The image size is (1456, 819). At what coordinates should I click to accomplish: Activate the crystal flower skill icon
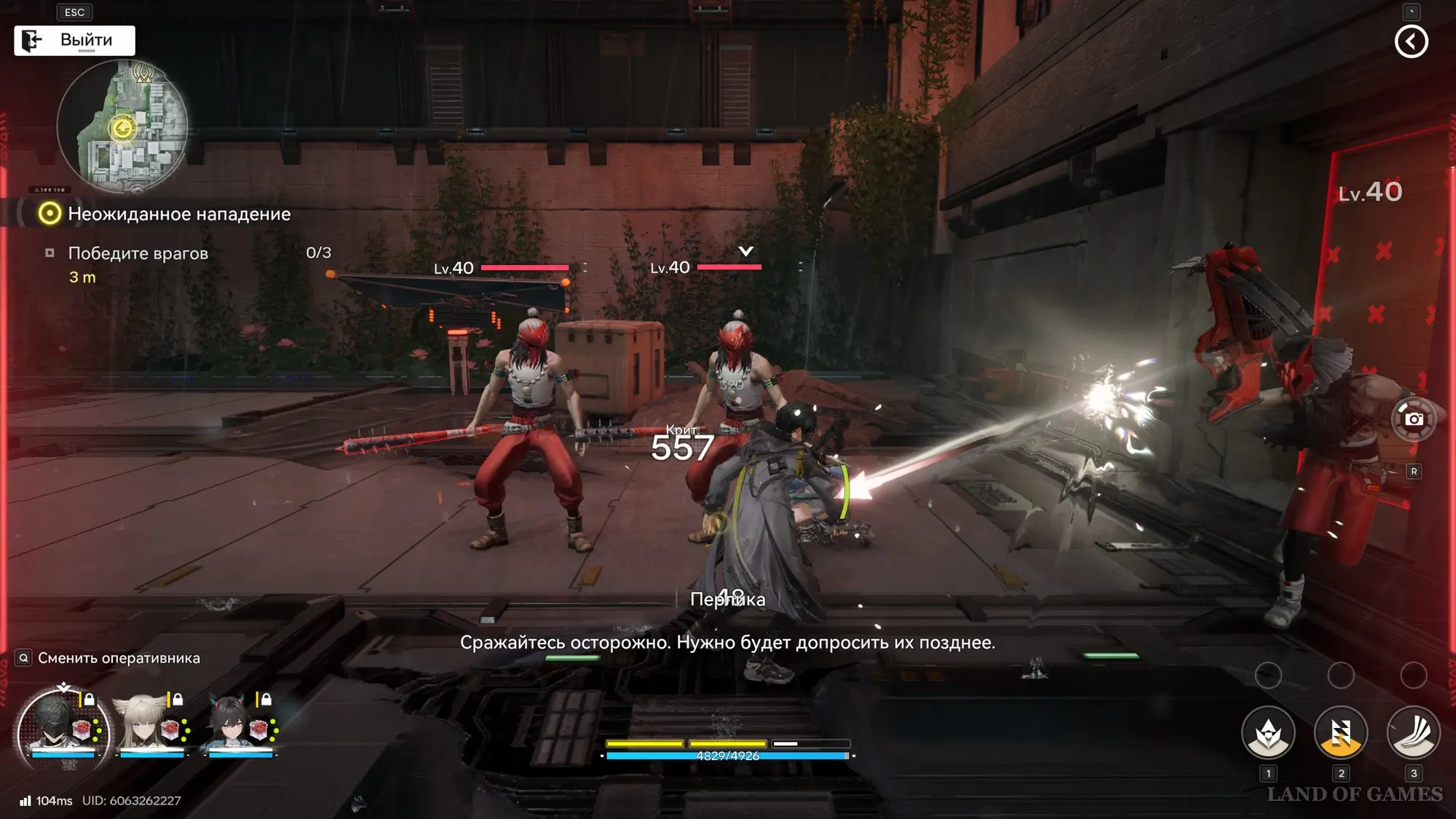pyautogui.click(x=1268, y=733)
